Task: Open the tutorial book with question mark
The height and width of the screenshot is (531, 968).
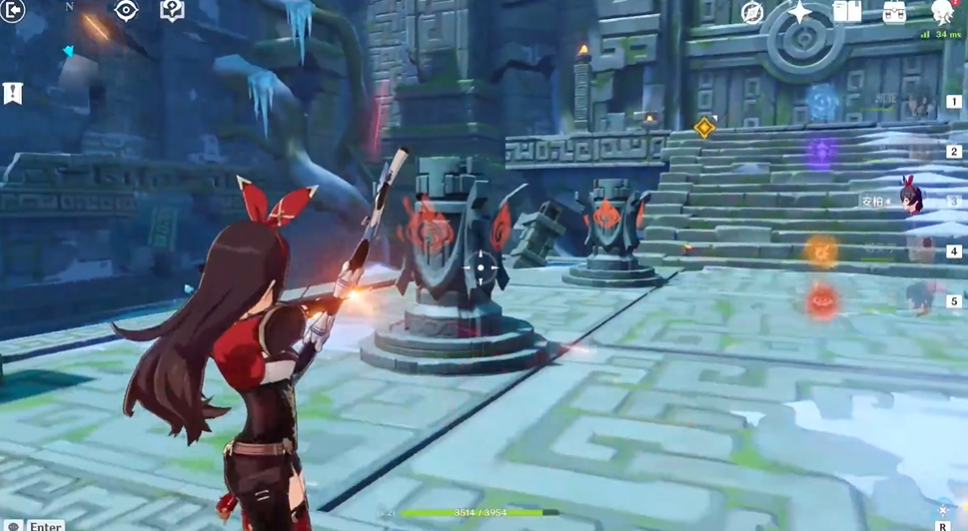Action: tap(172, 11)
